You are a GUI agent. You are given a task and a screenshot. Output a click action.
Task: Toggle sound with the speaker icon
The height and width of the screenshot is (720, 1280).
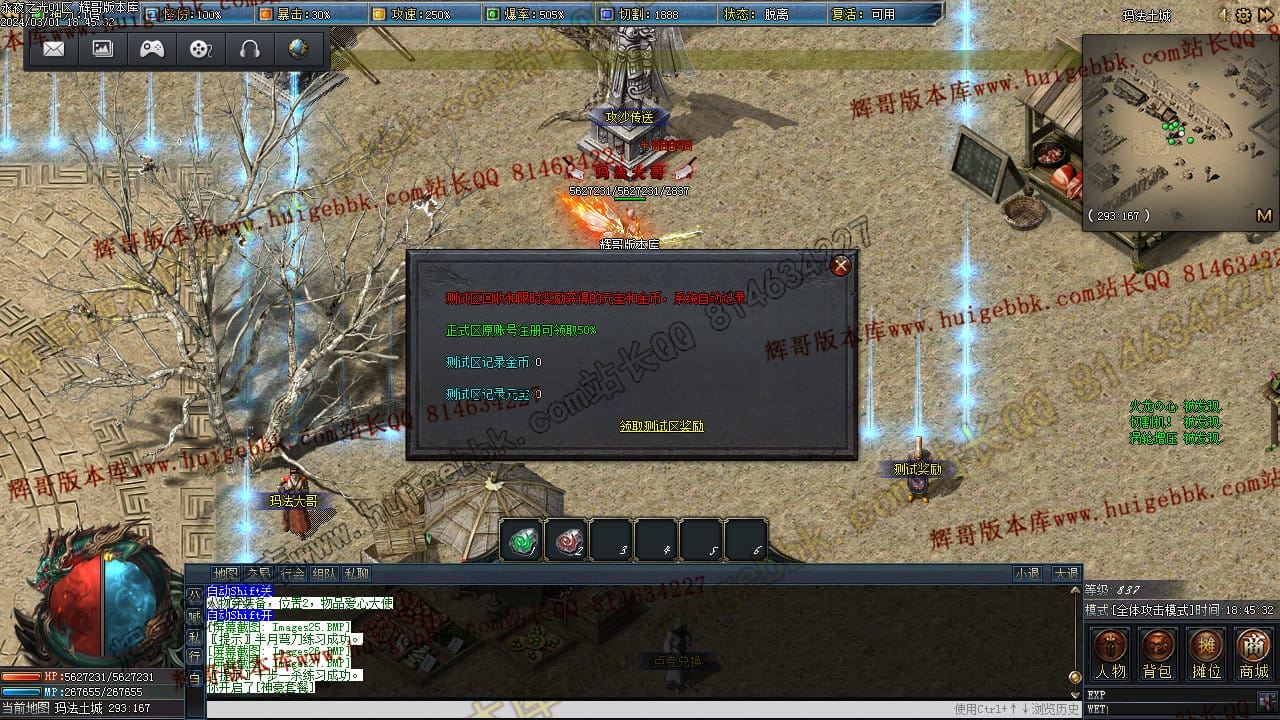point(1224,15)
